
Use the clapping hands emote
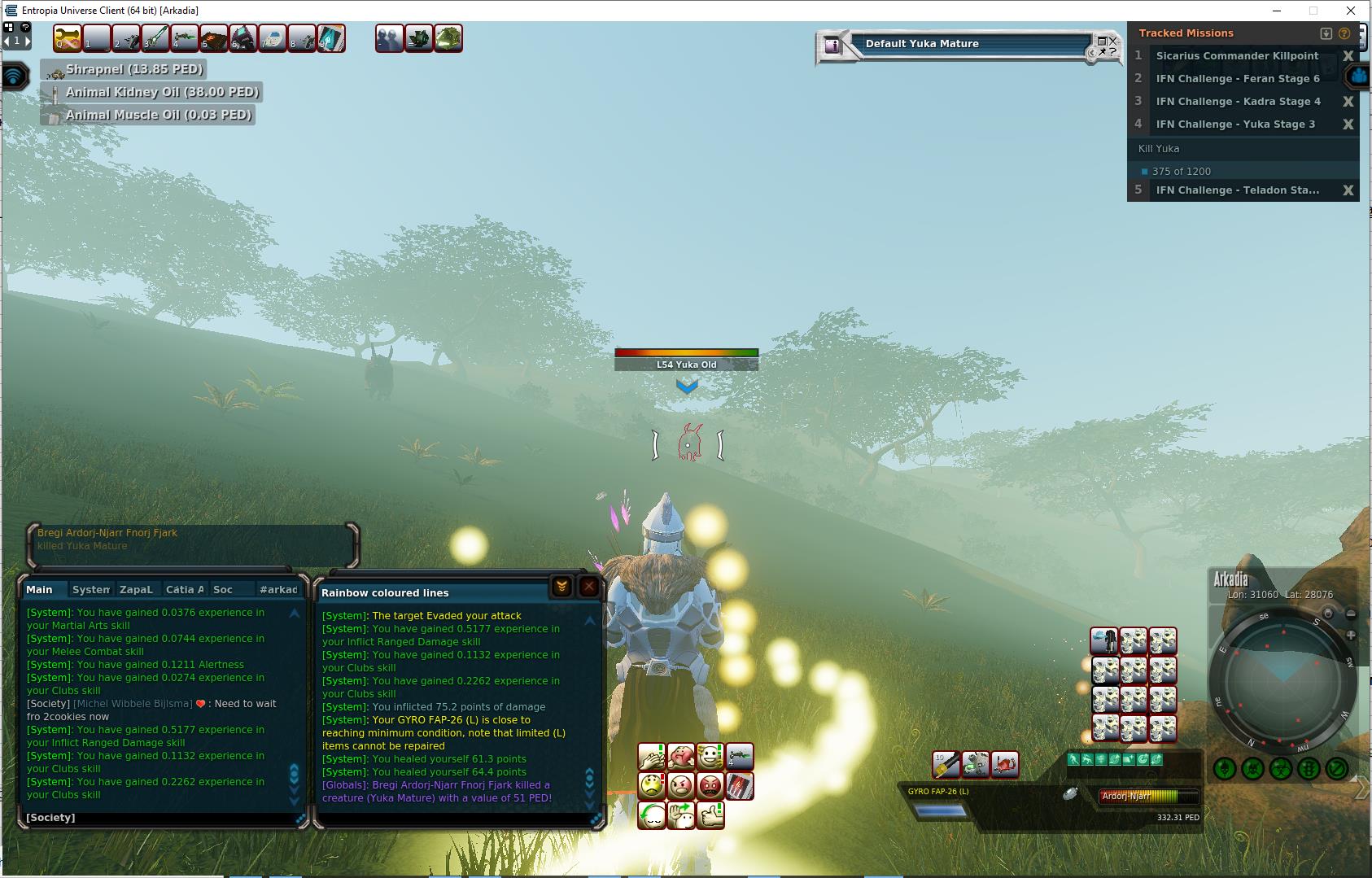(652, 758)
